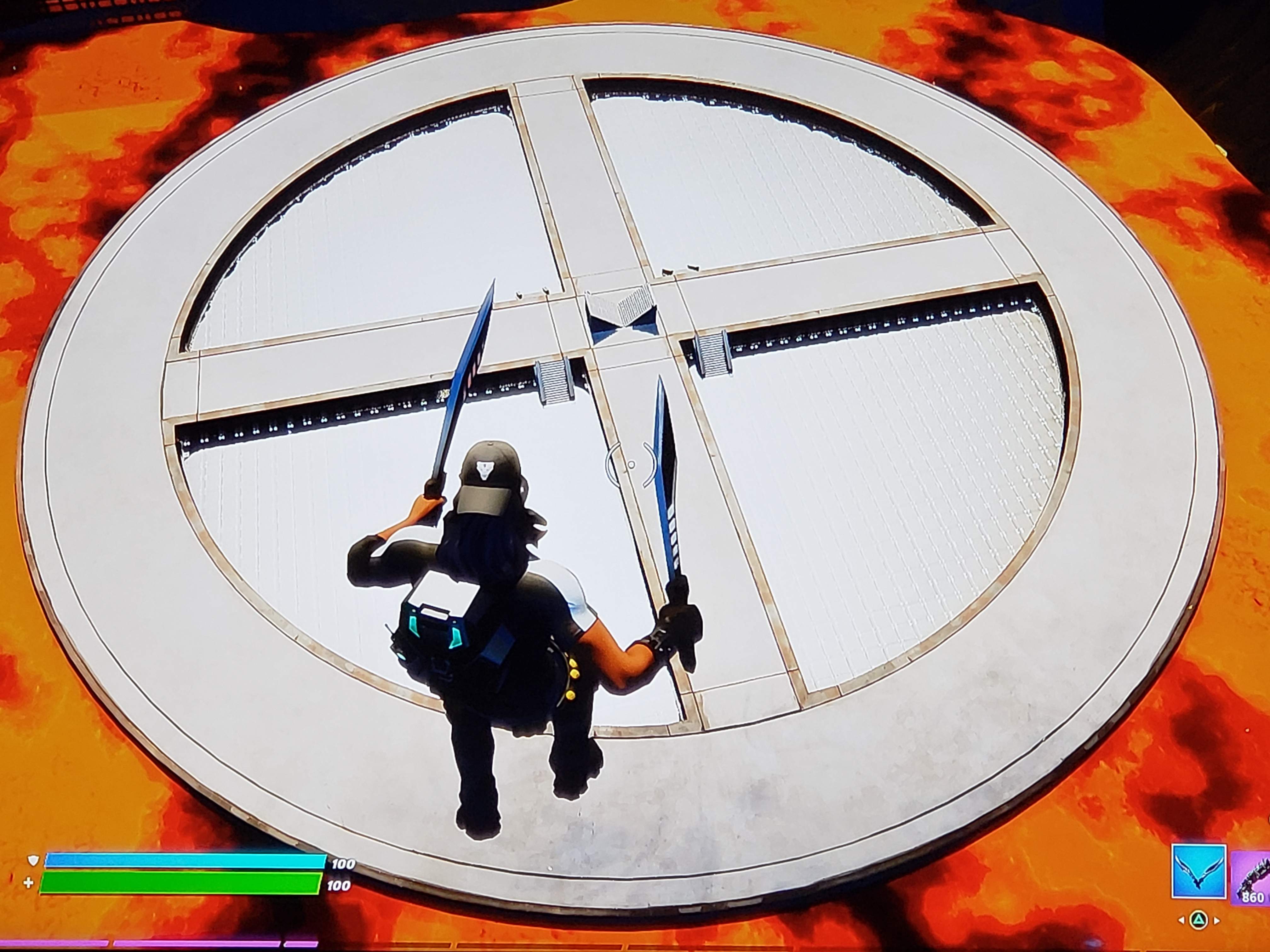
Task: Click the shield icon beside the blue bar
Action: click(x=33, y=861)
